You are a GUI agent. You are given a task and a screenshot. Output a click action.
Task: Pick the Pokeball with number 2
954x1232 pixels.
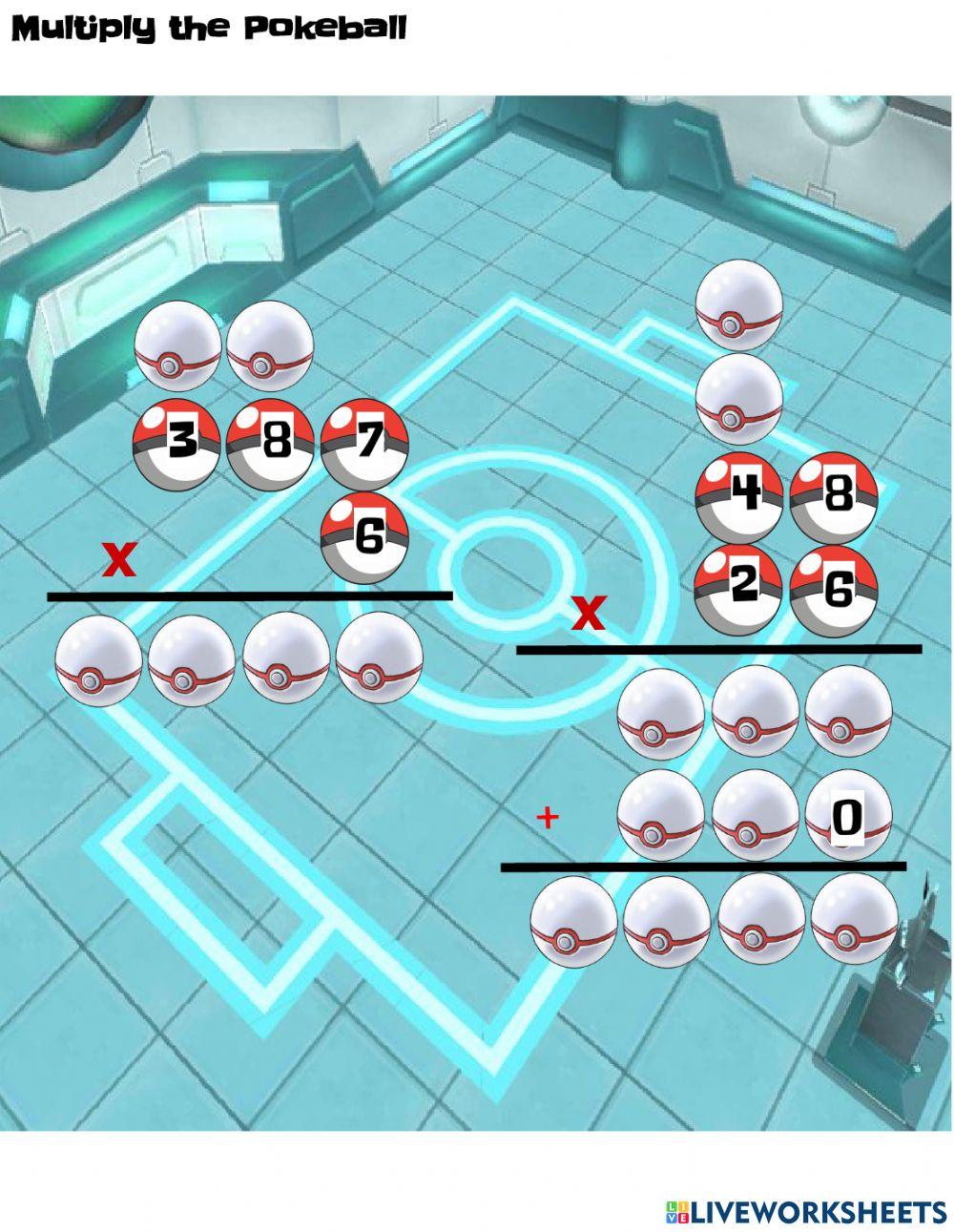point(739,589)
